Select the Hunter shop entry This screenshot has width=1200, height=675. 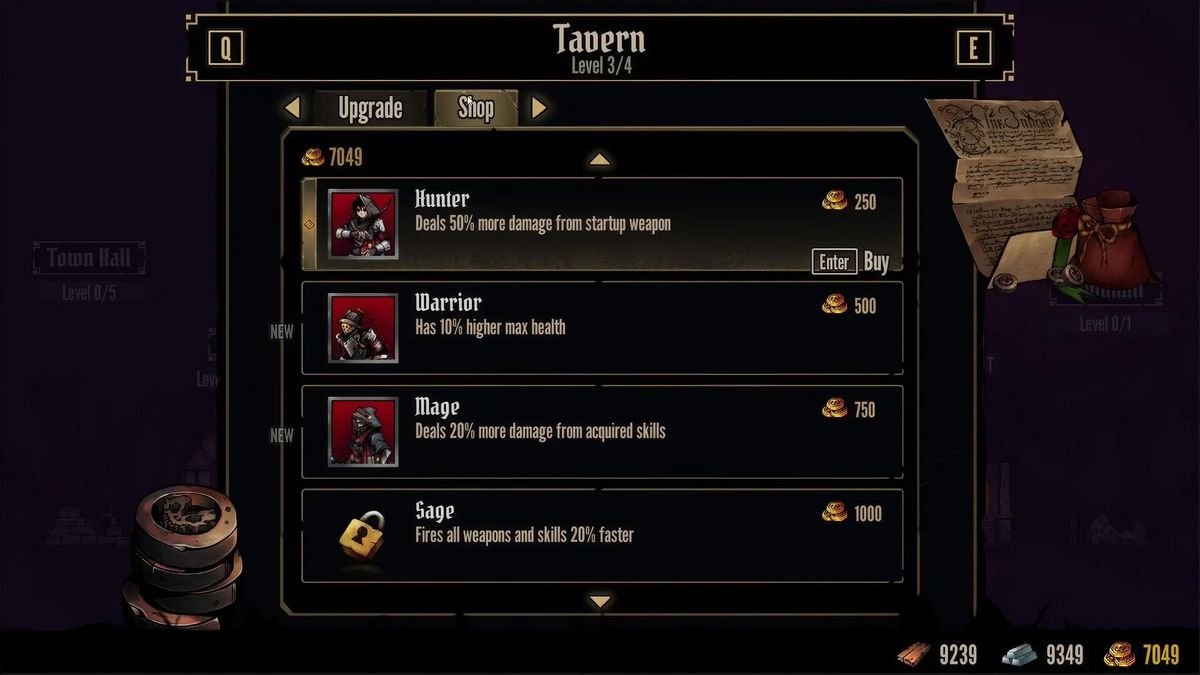pos(602,223)
